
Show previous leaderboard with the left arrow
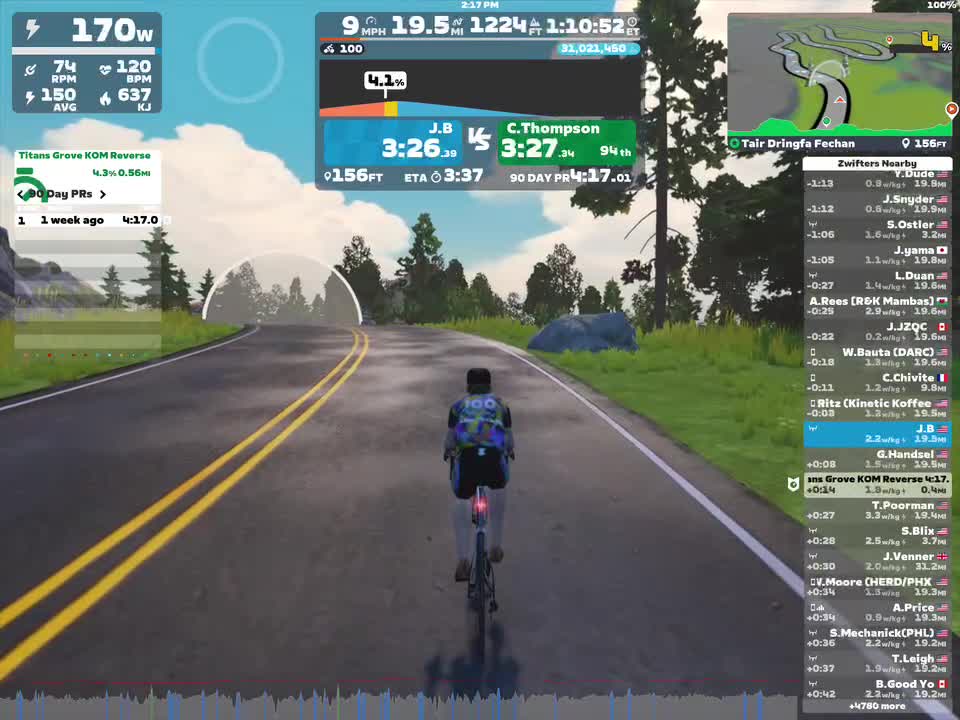click(x=21, y=194)
